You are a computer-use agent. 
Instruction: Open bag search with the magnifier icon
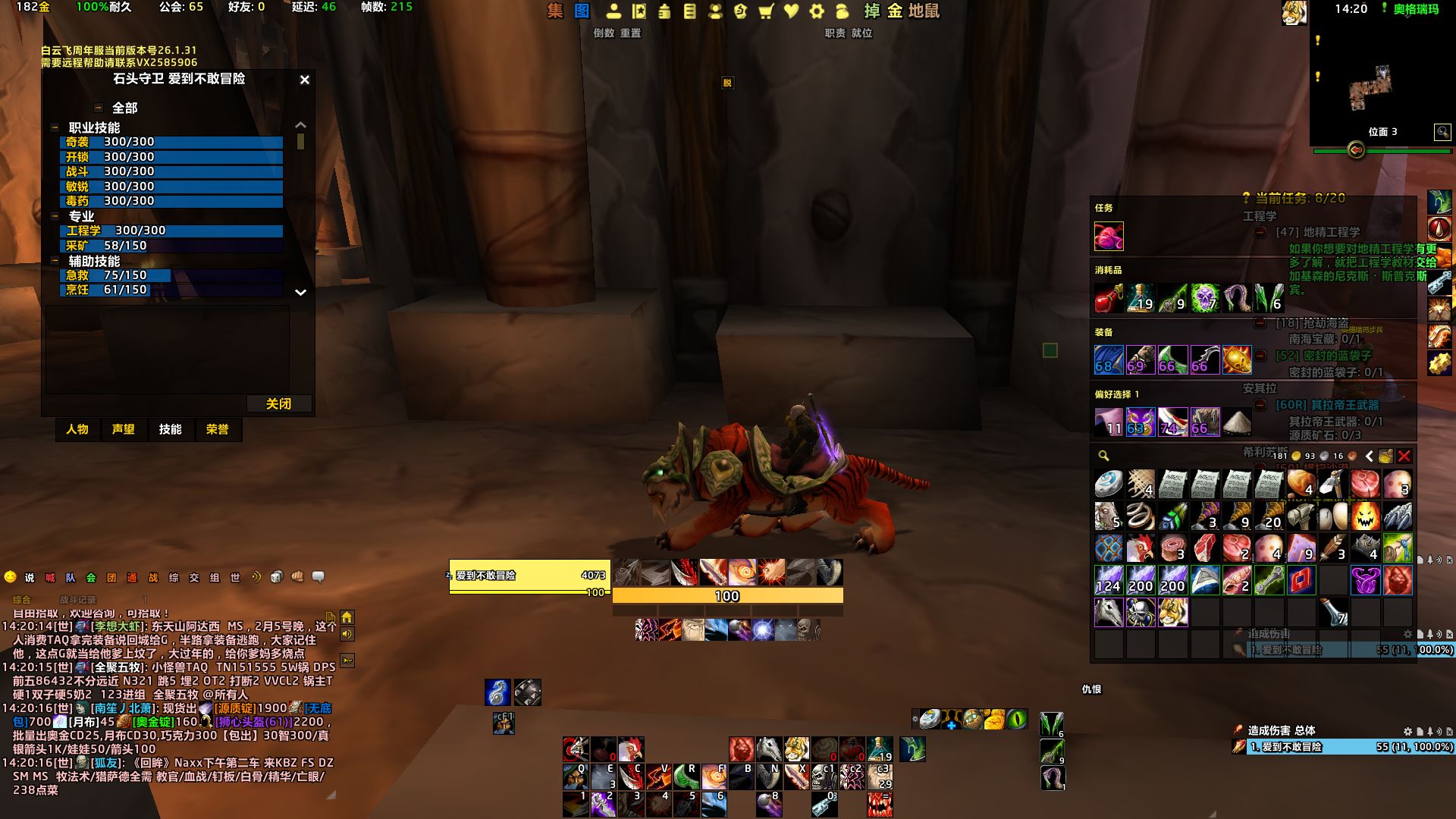pos(1103,456)
